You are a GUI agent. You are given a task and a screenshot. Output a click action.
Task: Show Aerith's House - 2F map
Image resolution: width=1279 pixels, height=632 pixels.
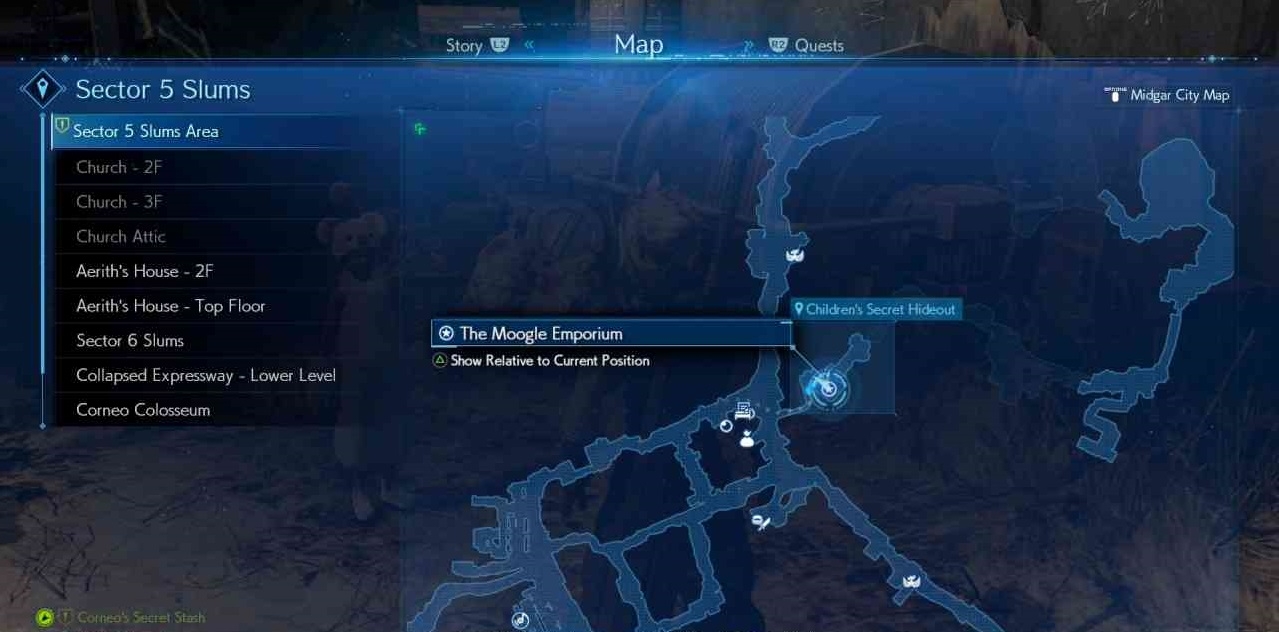(145, 271)
